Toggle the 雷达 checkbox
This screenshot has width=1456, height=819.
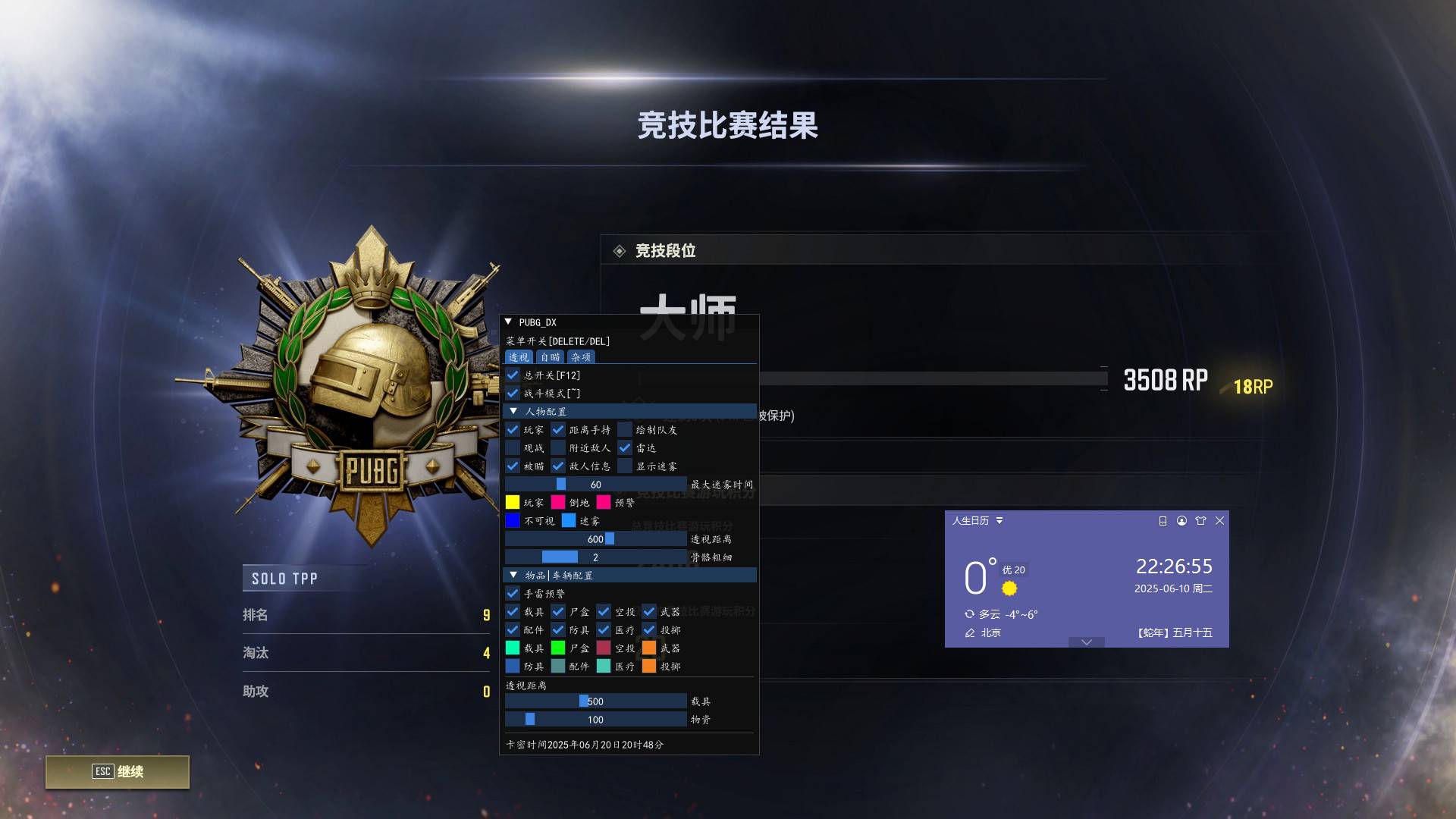coord(625,447)
